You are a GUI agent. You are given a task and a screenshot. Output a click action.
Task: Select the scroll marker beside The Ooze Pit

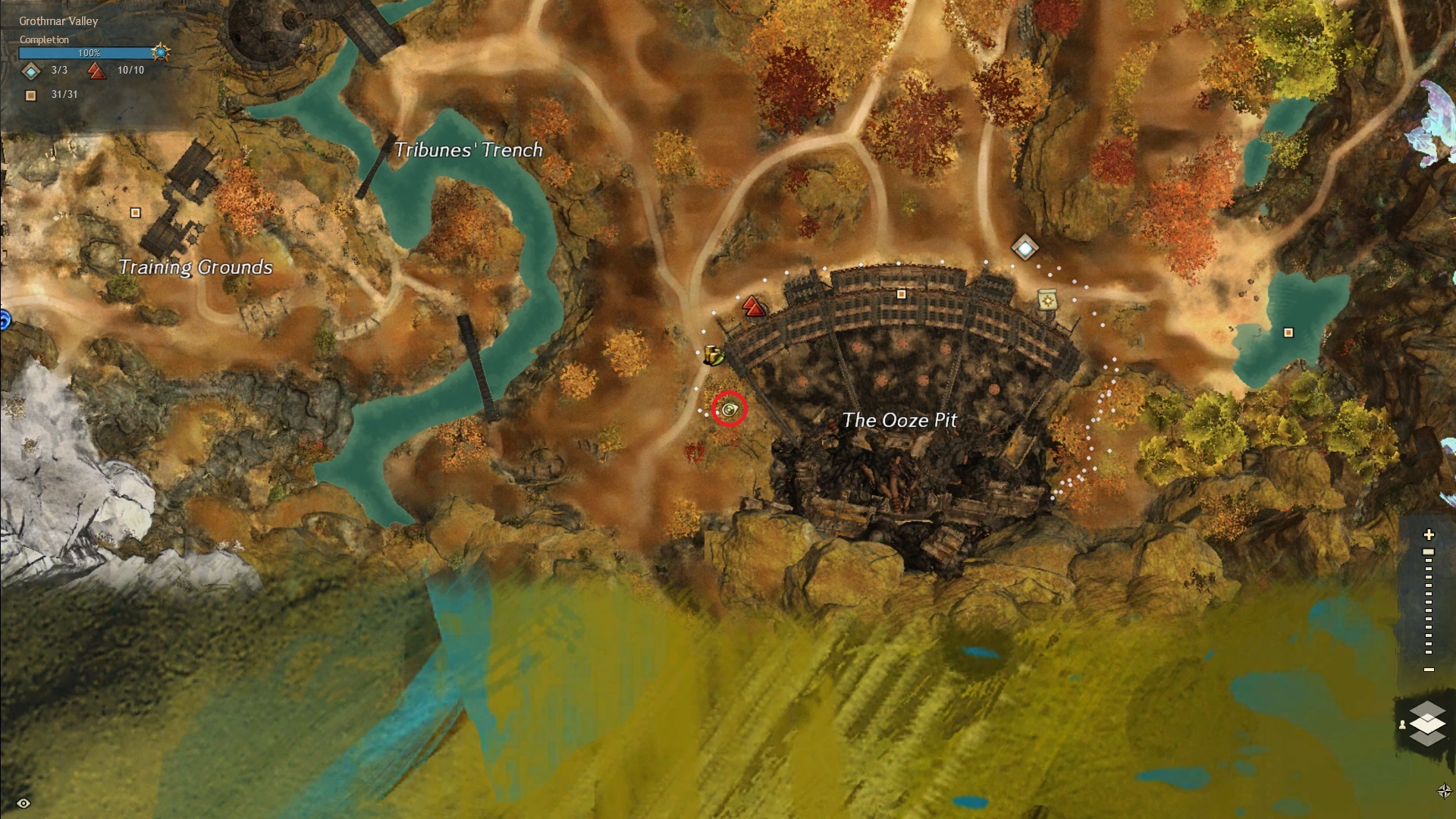click(1047, 300)
